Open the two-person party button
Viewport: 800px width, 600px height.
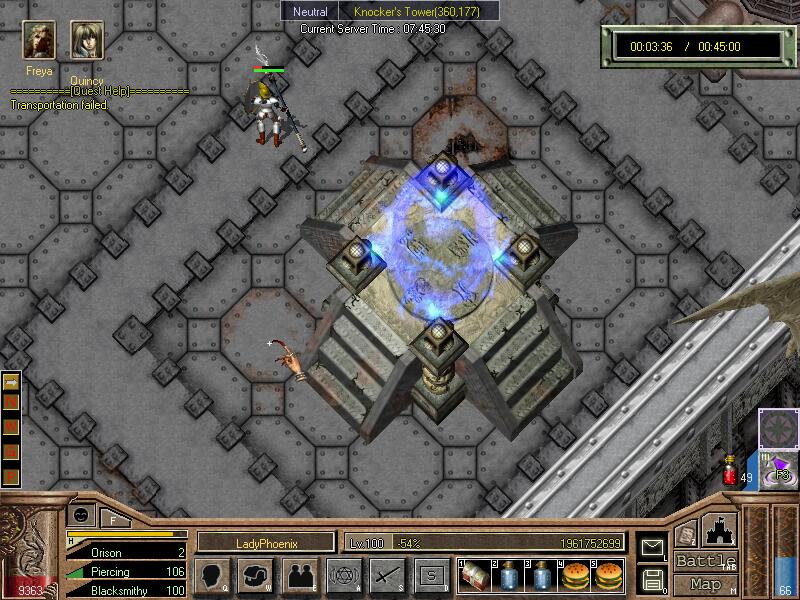click(299, 576)
